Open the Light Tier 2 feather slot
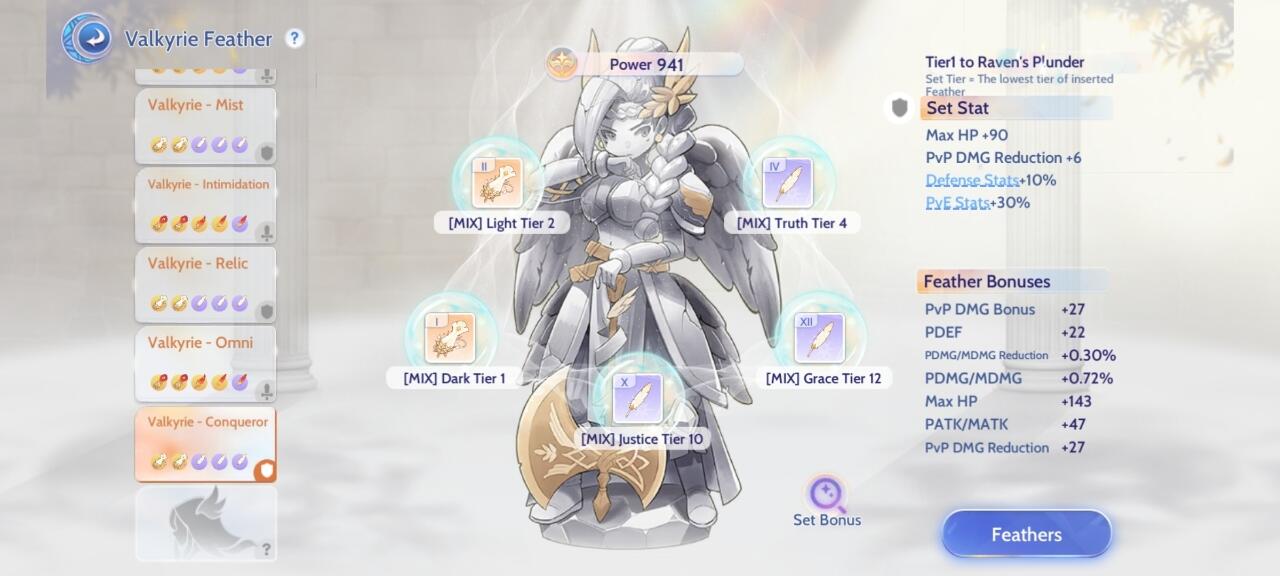Viewport: 1280px width, 576px height. (497, 183)
